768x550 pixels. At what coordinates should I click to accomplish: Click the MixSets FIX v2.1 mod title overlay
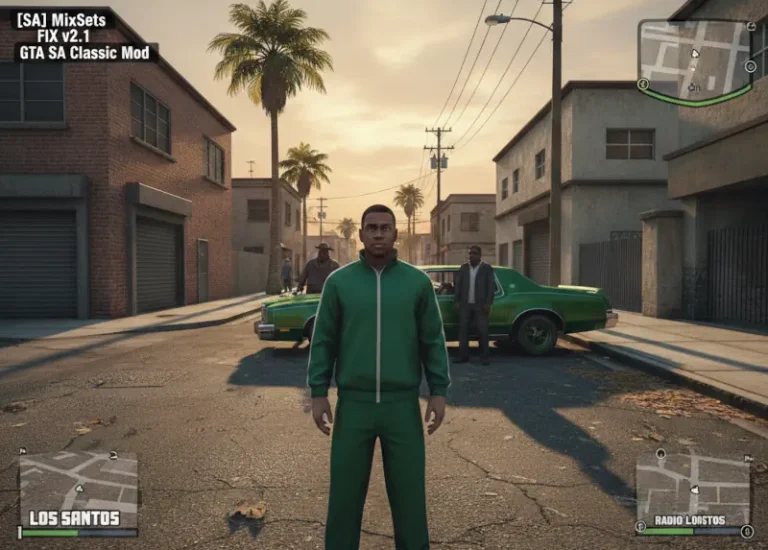[80, 35]
